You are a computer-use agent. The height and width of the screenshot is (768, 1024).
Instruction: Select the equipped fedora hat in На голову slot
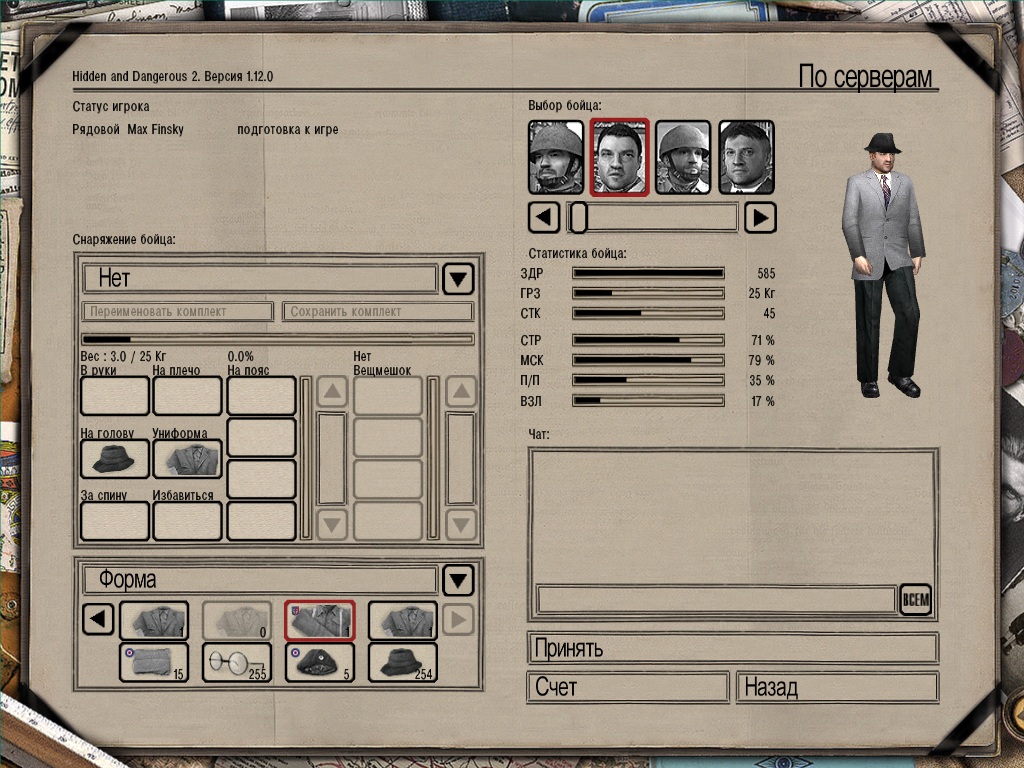(114, 459)
